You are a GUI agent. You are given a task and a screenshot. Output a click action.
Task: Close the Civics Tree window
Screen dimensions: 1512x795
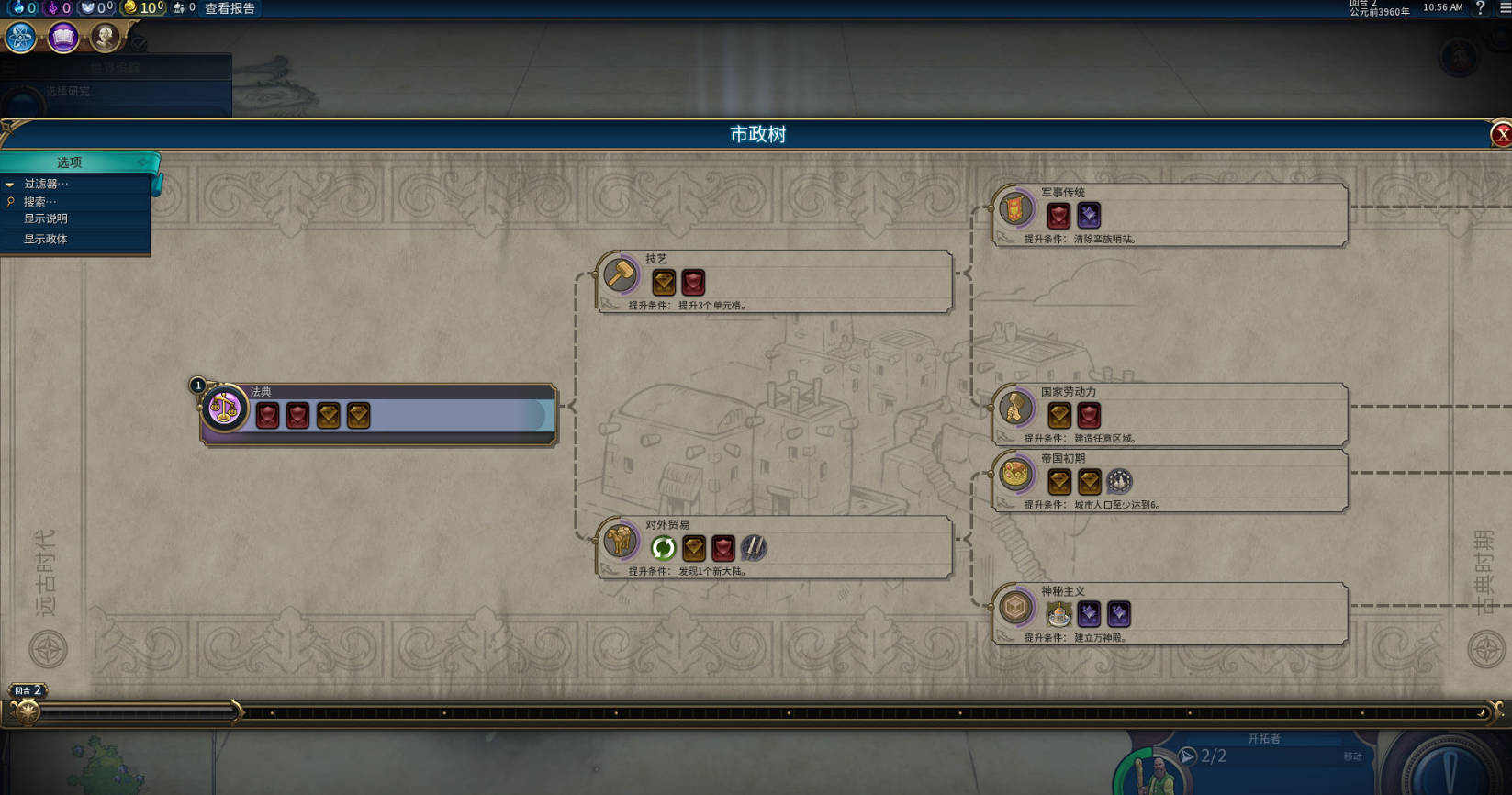point(1501,135)
